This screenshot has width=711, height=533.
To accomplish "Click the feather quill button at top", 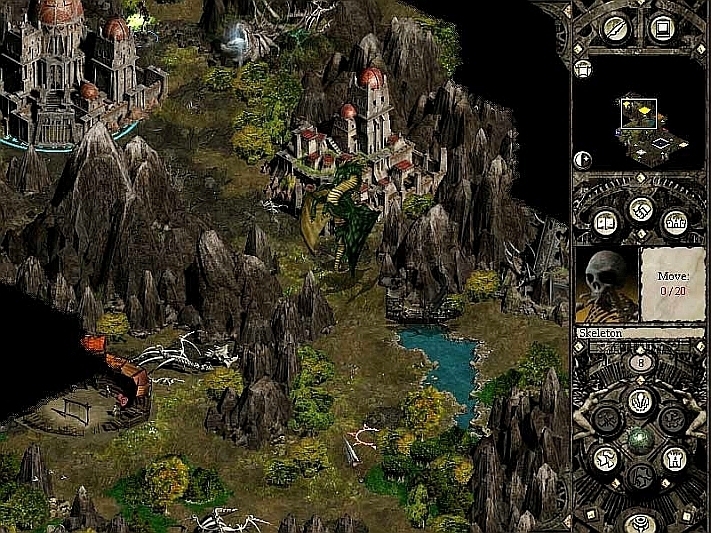I will click(x=615, y=29).
